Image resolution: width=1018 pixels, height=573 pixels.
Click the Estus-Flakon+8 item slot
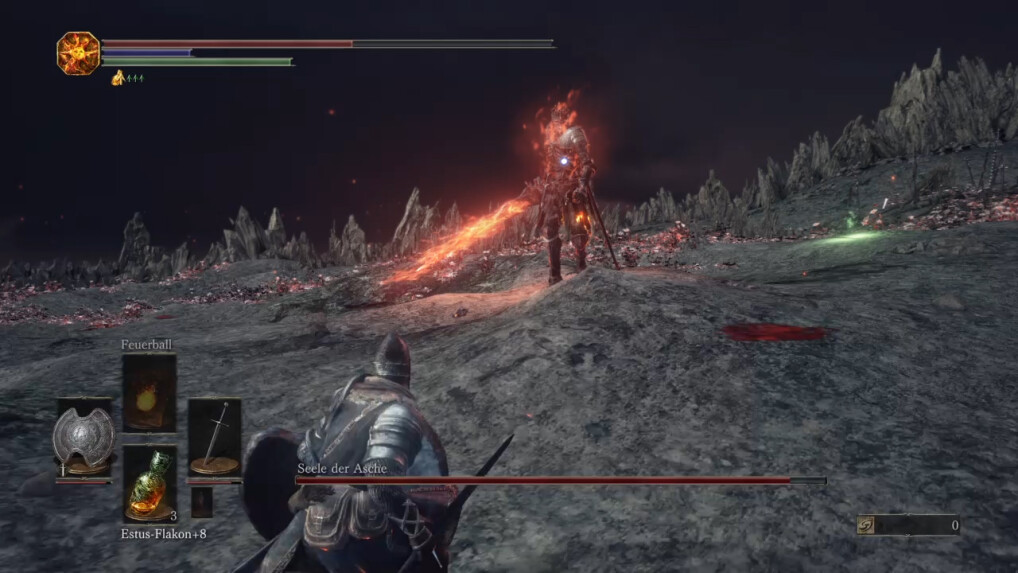[x=149, y=484]
